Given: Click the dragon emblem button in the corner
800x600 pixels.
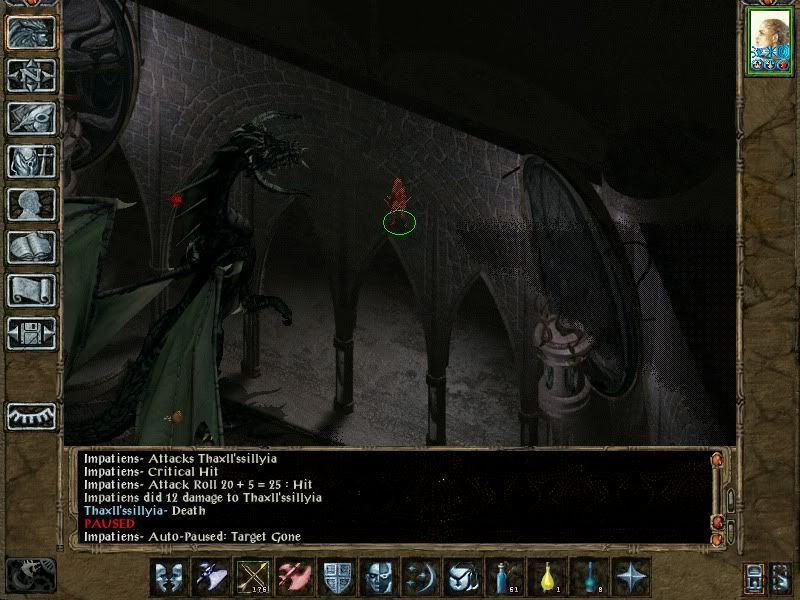Looking at the screenshot, I should [x=30, y=574].
